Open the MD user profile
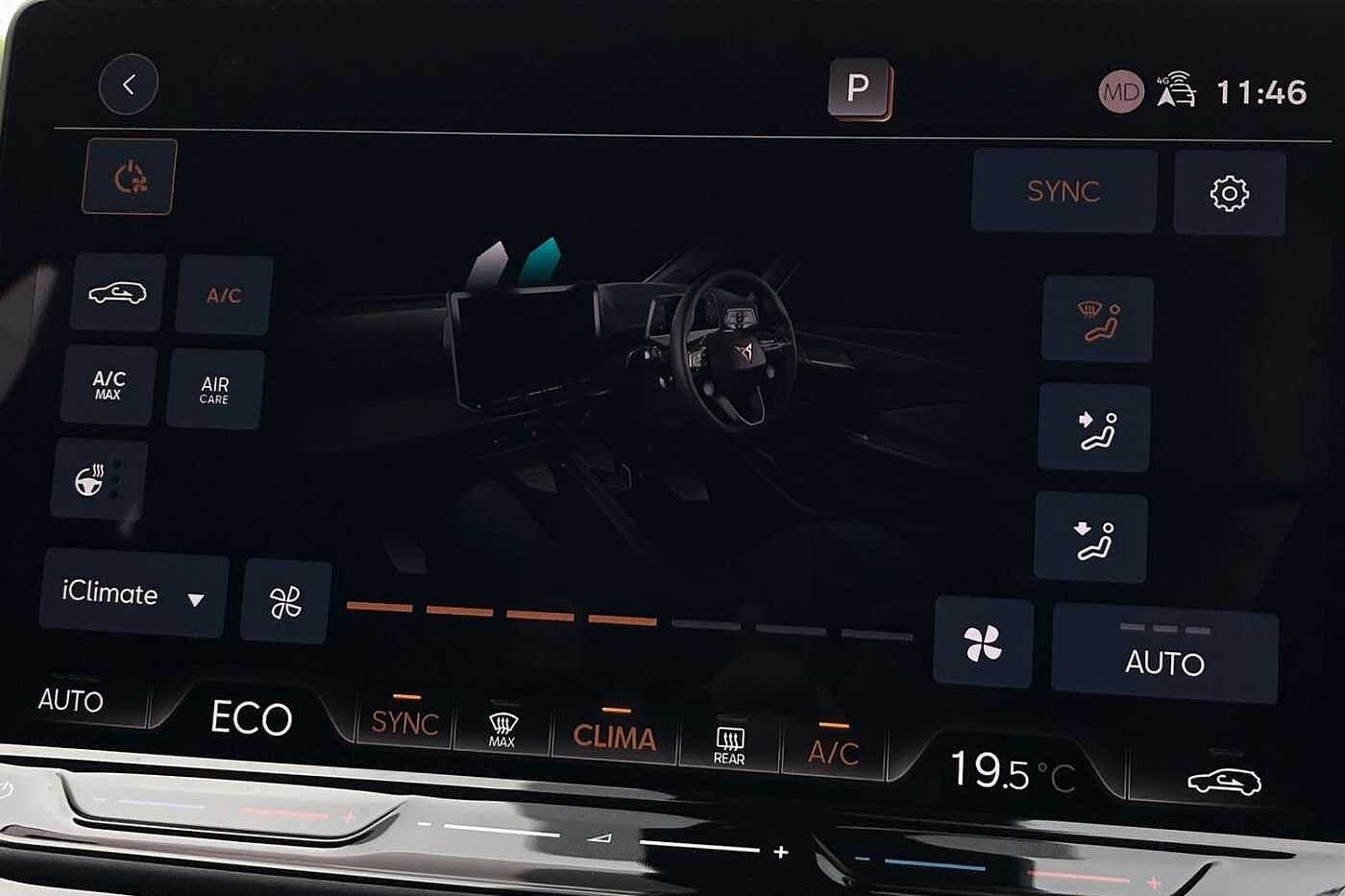 (1120, 92)
